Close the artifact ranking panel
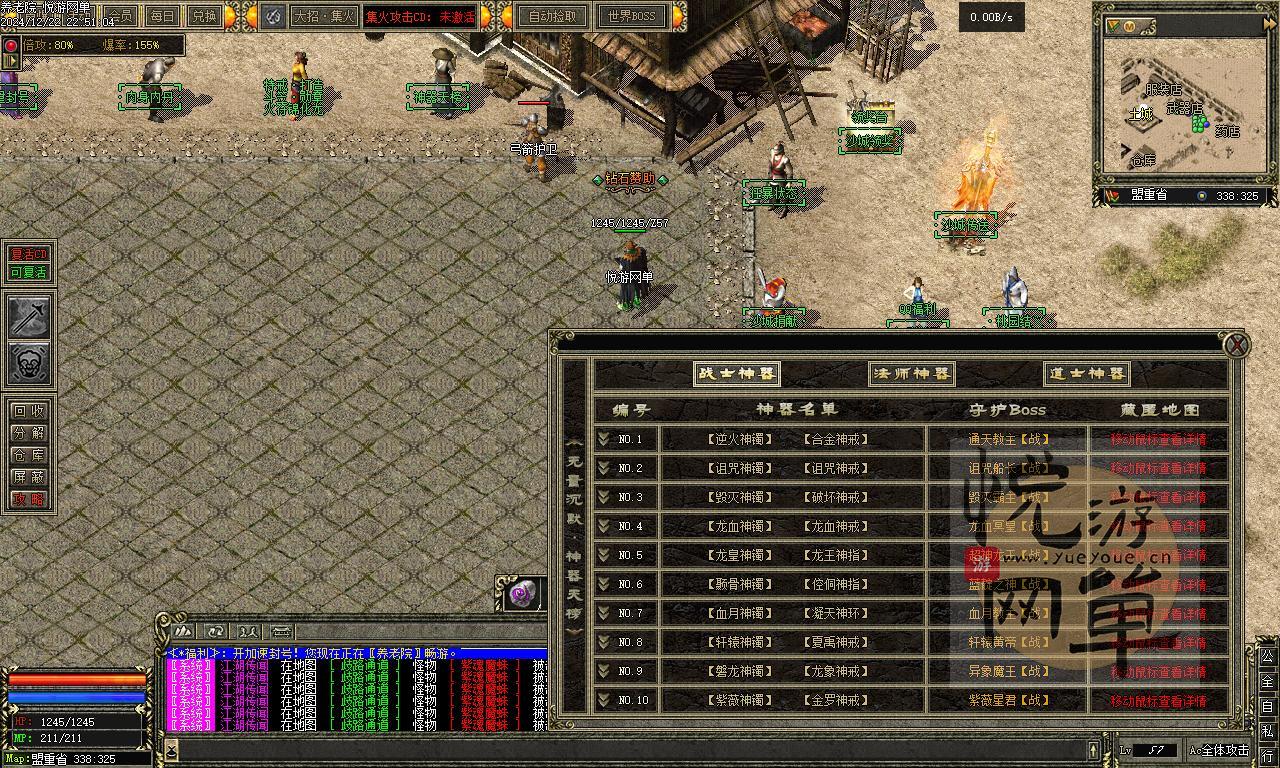 tap(1237, 345)
